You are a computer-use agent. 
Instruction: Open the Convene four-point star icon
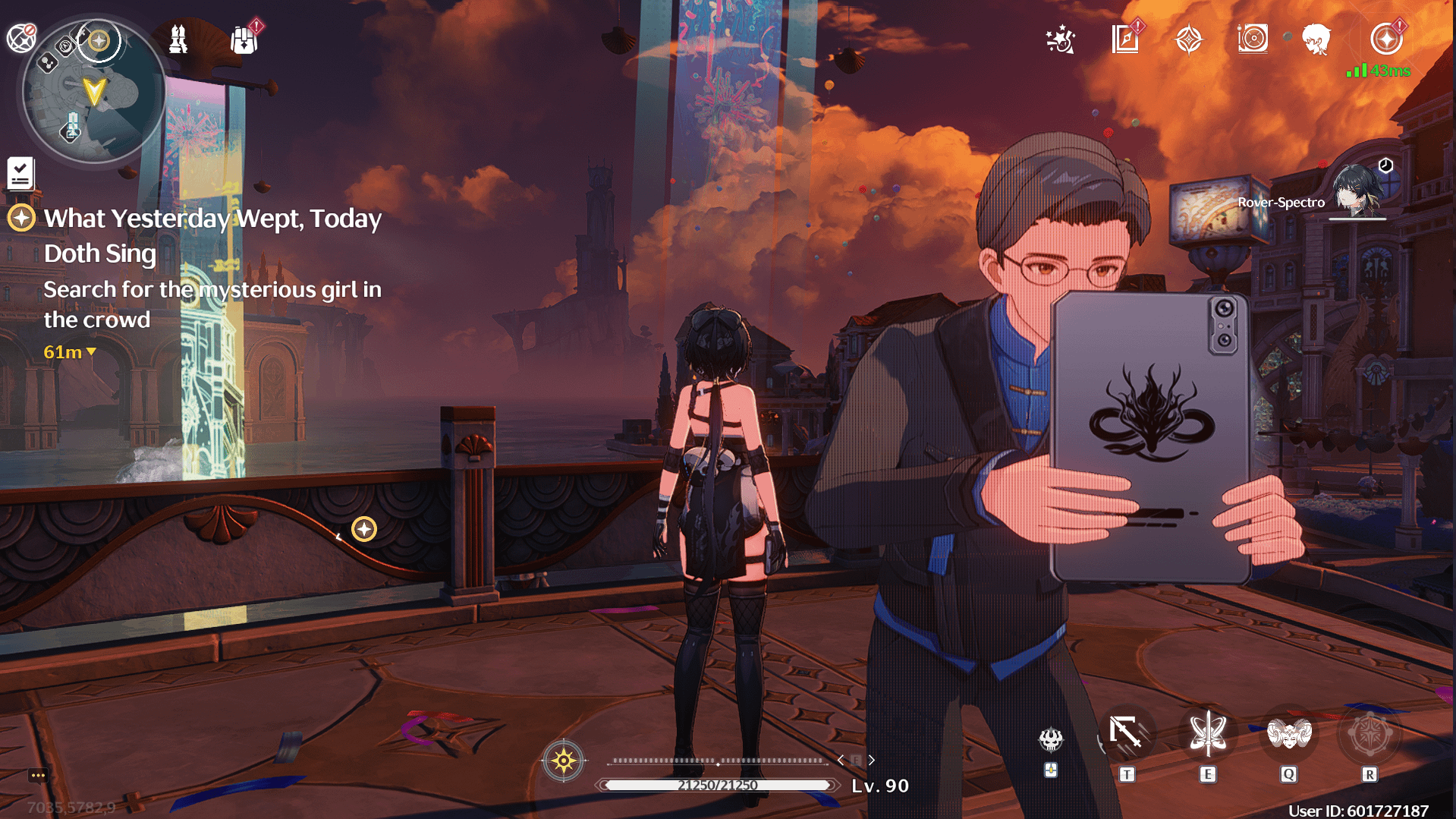point(1189,39)
